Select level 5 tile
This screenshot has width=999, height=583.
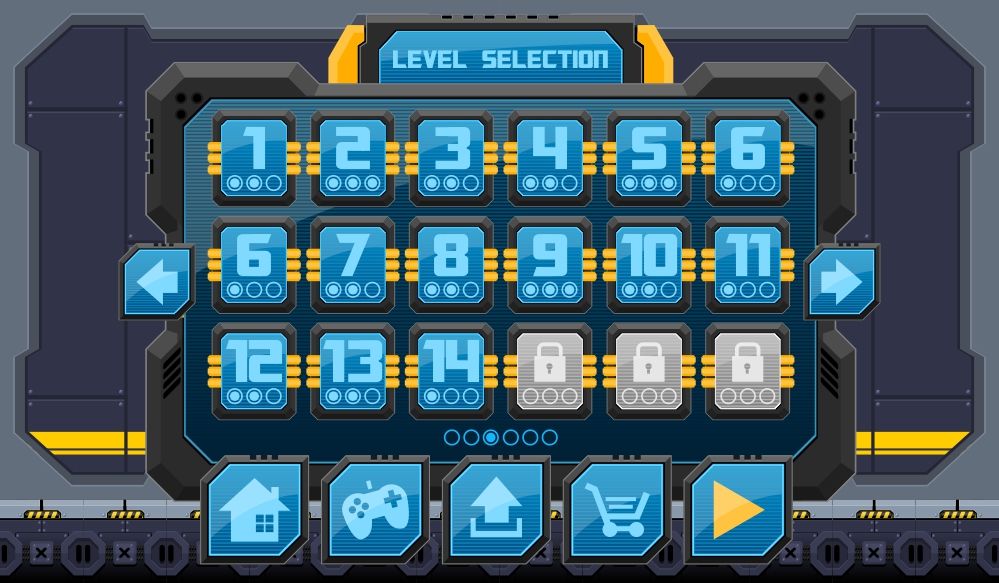(648, 157)
